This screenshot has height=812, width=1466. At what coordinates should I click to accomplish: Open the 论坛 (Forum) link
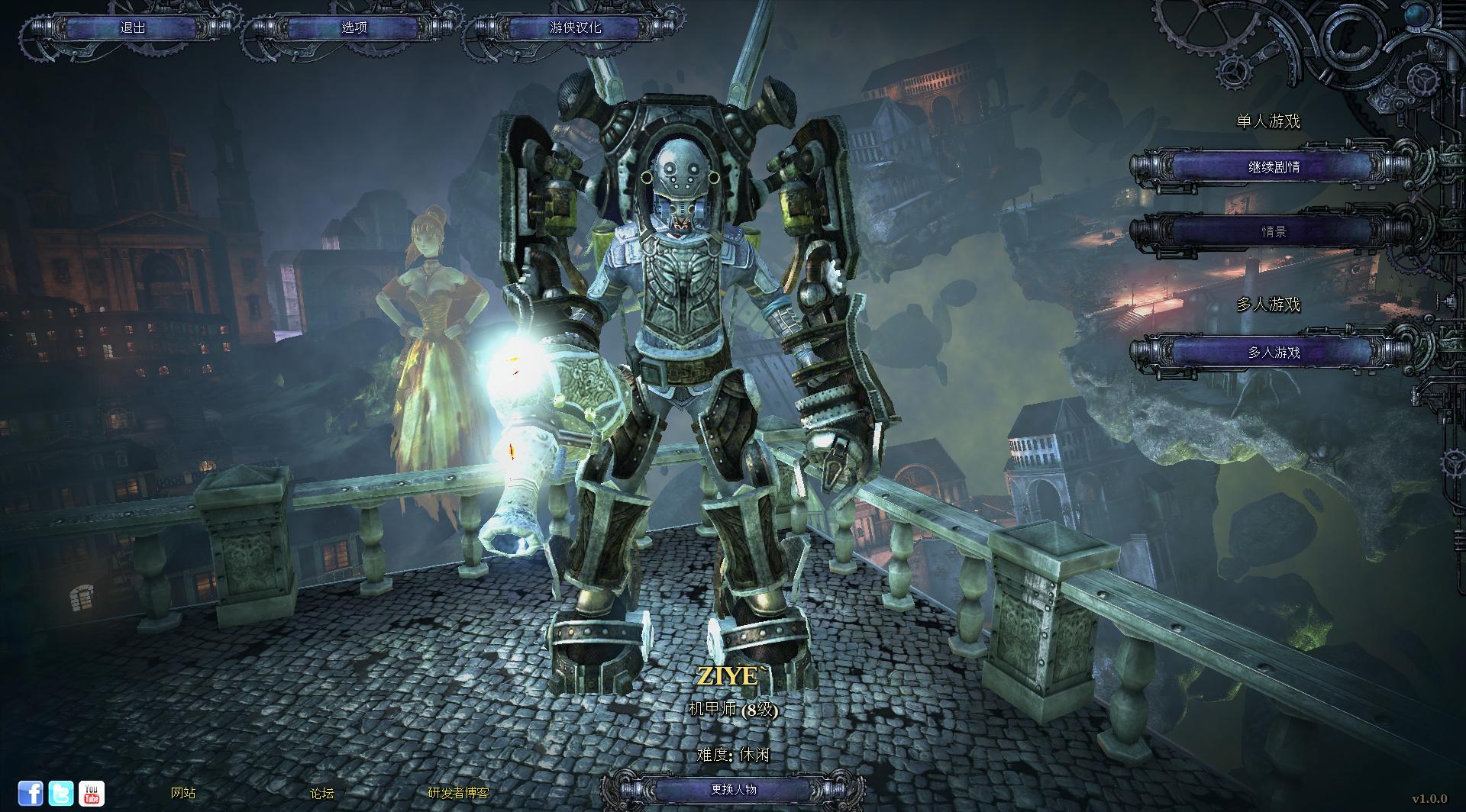pyautogui.click(x=322, y=793)
